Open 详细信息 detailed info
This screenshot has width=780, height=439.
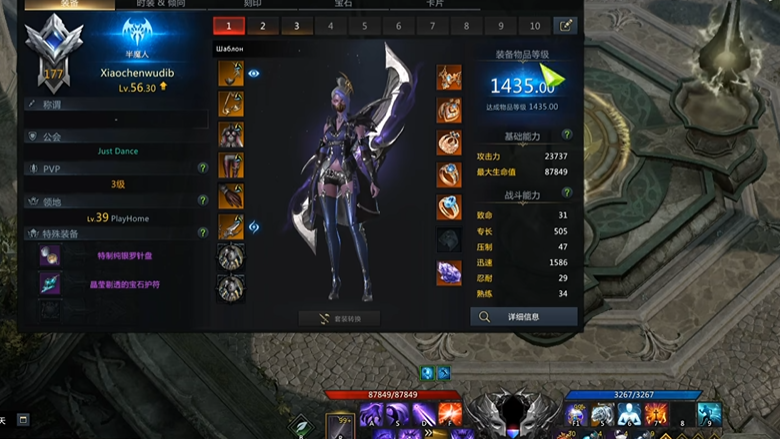tap(524, 317)
